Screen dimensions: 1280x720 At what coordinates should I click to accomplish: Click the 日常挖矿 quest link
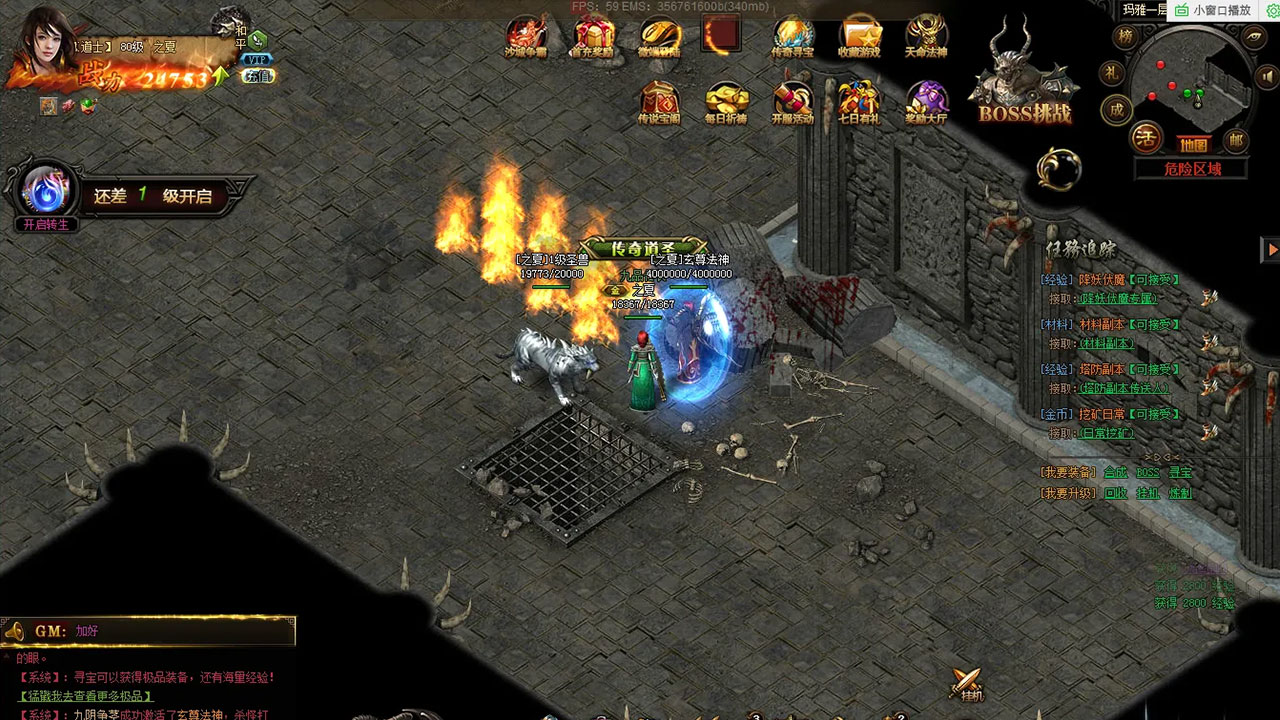pos(1106,433)
